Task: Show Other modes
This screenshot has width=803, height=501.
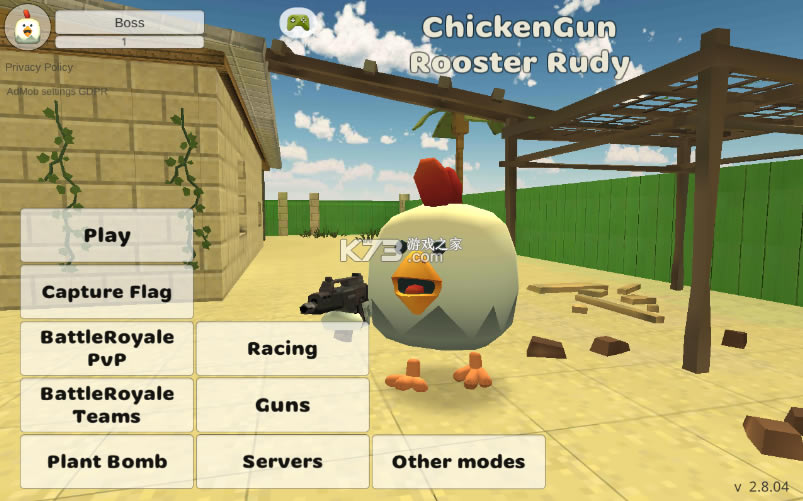Action: pos(458,462)
